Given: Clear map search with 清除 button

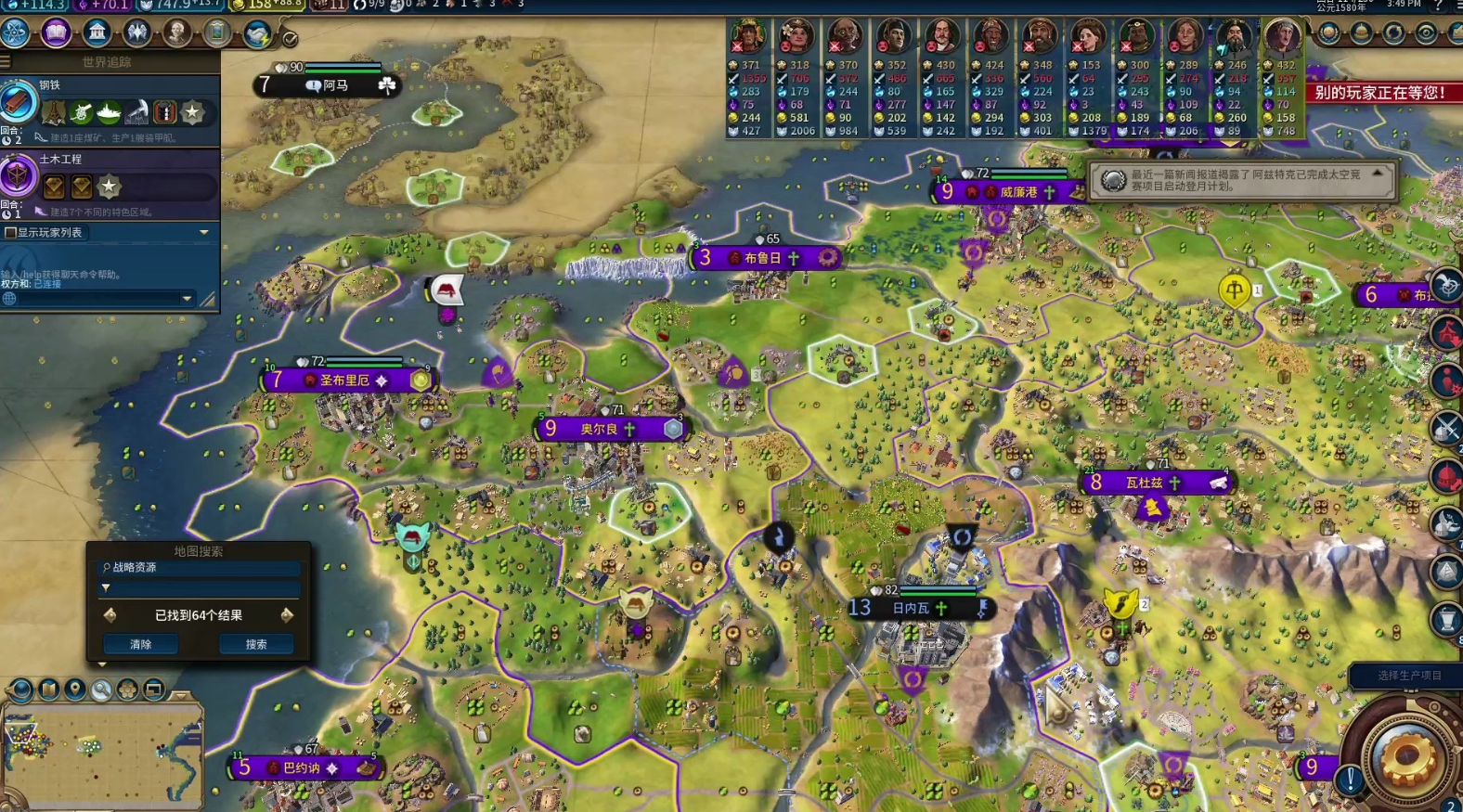Looking at the screenshot, I should pyautogui.click(x=140, y=644).
